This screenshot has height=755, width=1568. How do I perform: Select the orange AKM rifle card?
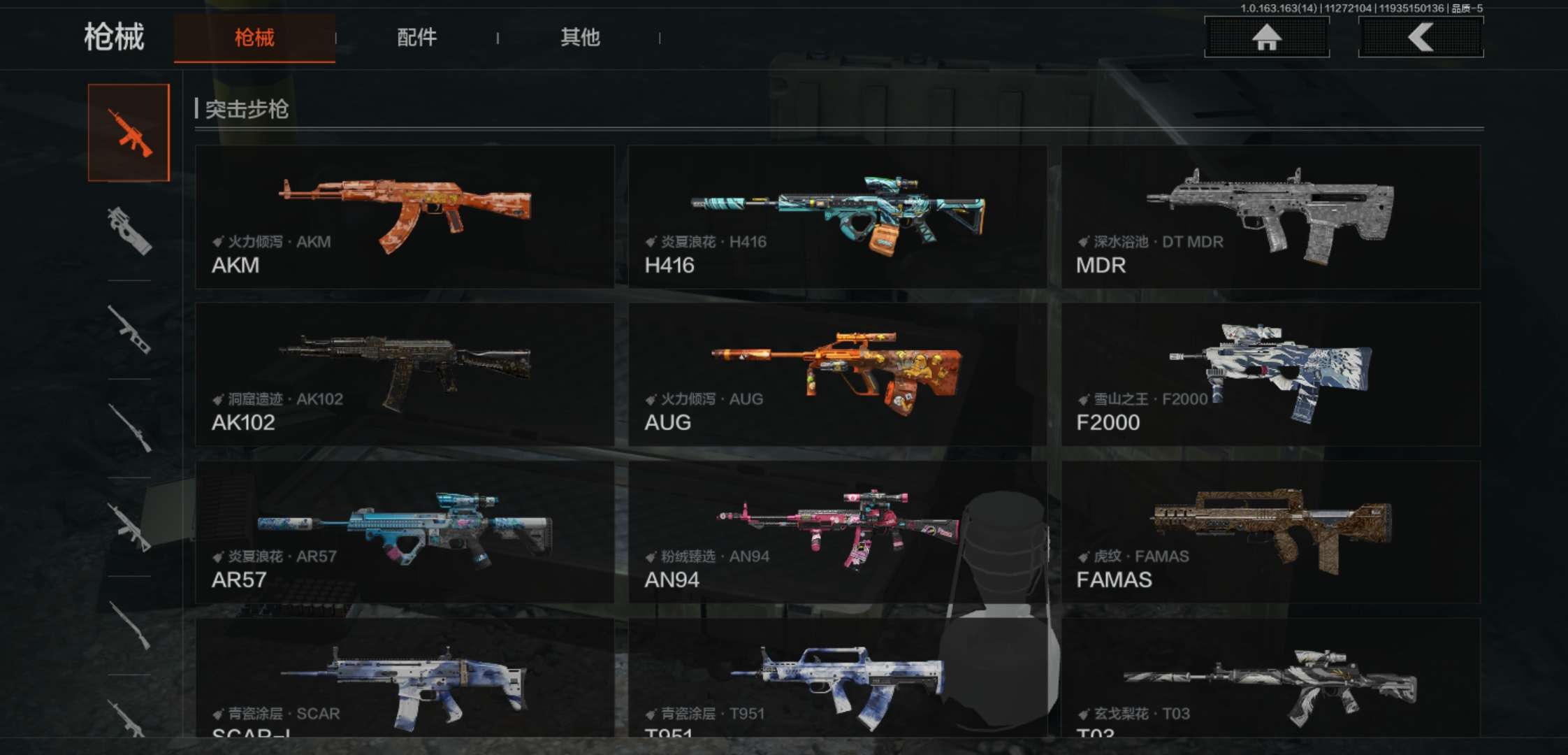pos(405,217)
